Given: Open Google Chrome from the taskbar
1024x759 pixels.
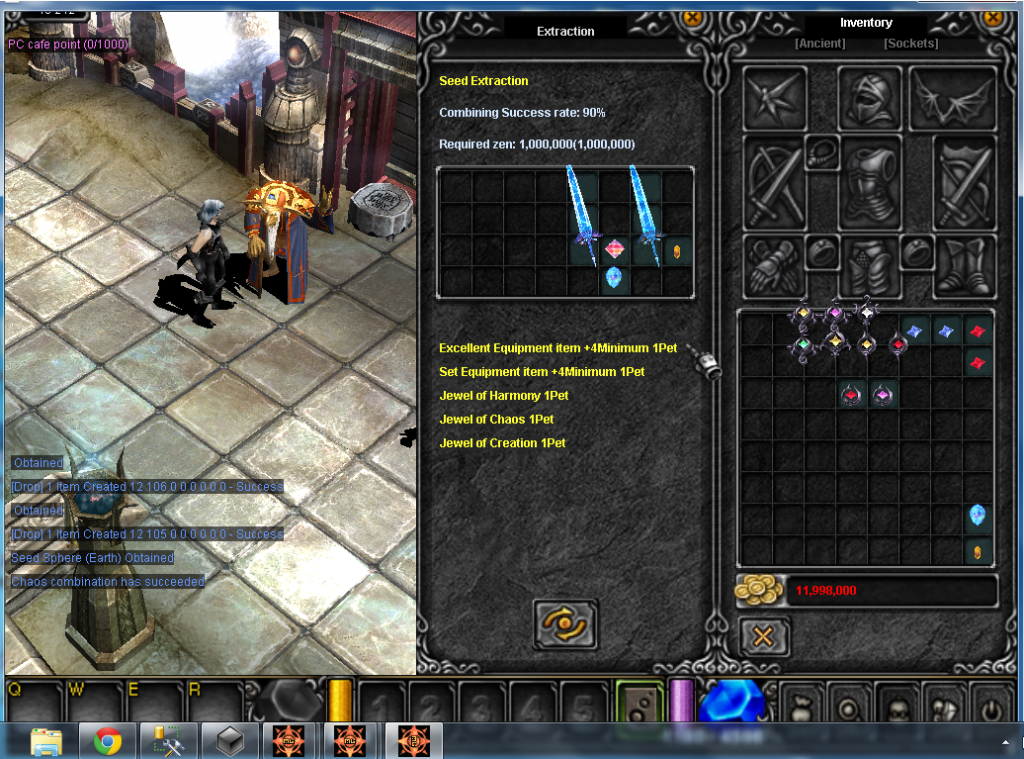Looking at the screenshot, I should [107, 741].
